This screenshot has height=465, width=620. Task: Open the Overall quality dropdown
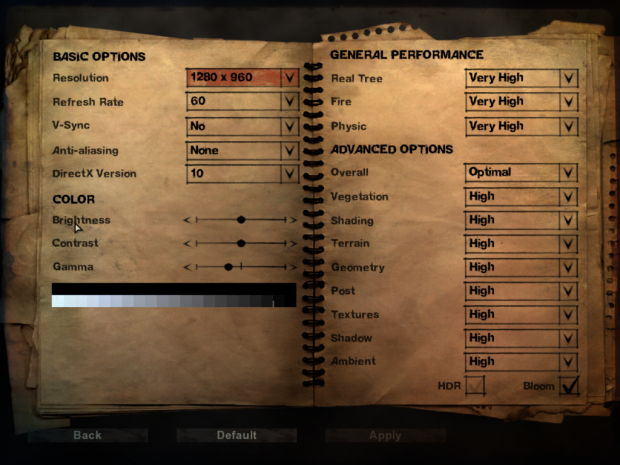click(521, 172)
